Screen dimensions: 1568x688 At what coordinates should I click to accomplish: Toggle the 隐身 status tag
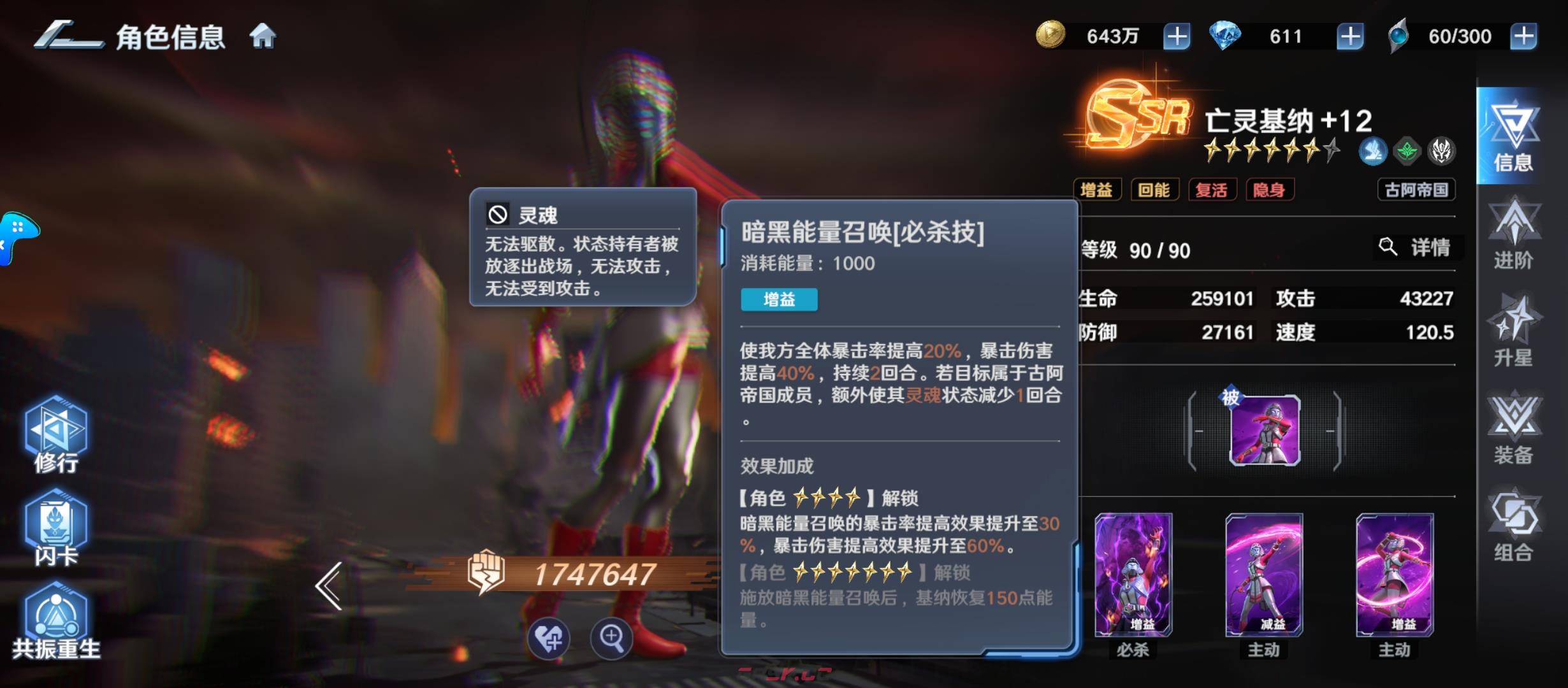point(1270,190)
